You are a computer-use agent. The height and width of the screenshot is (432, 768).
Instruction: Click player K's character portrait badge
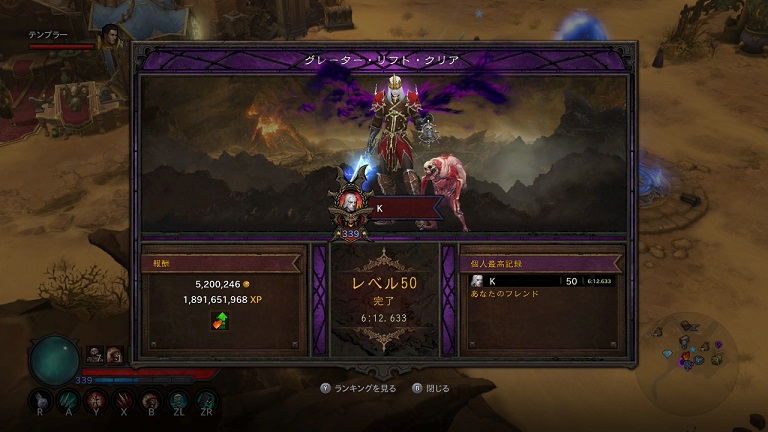click(351, 203)
